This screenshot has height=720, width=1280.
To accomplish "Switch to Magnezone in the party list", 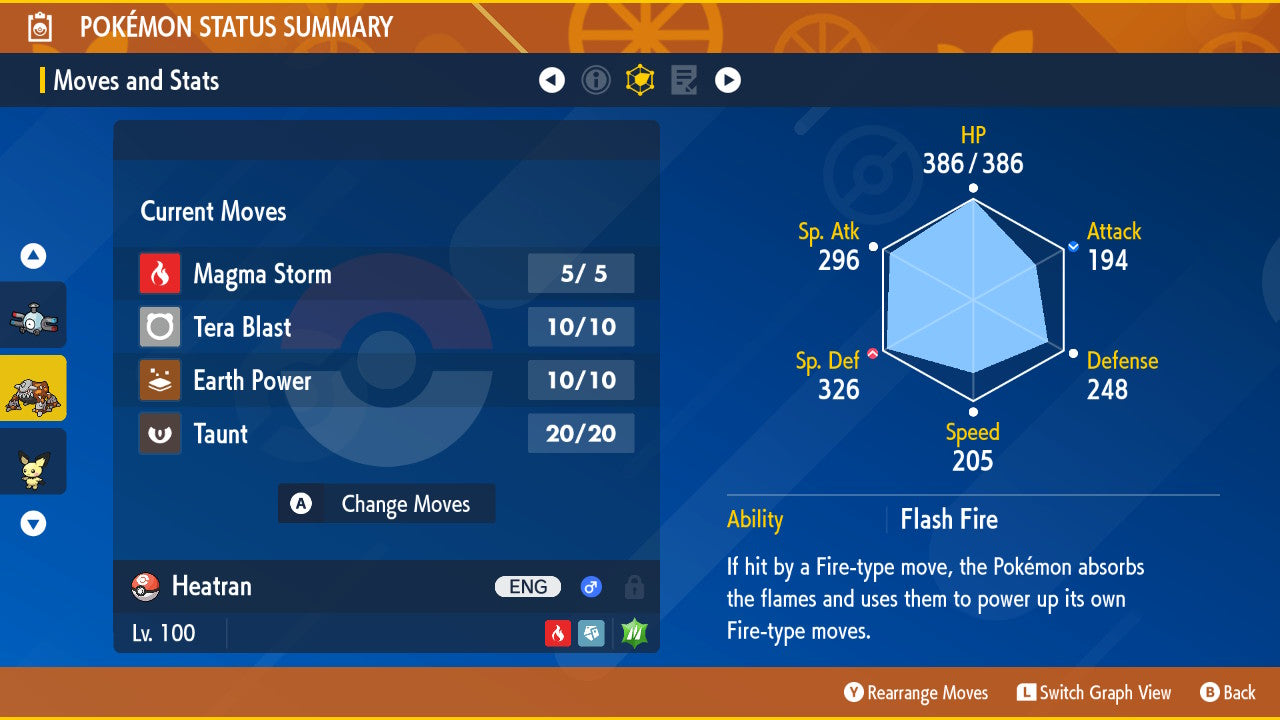I will [x=33, y=315].
